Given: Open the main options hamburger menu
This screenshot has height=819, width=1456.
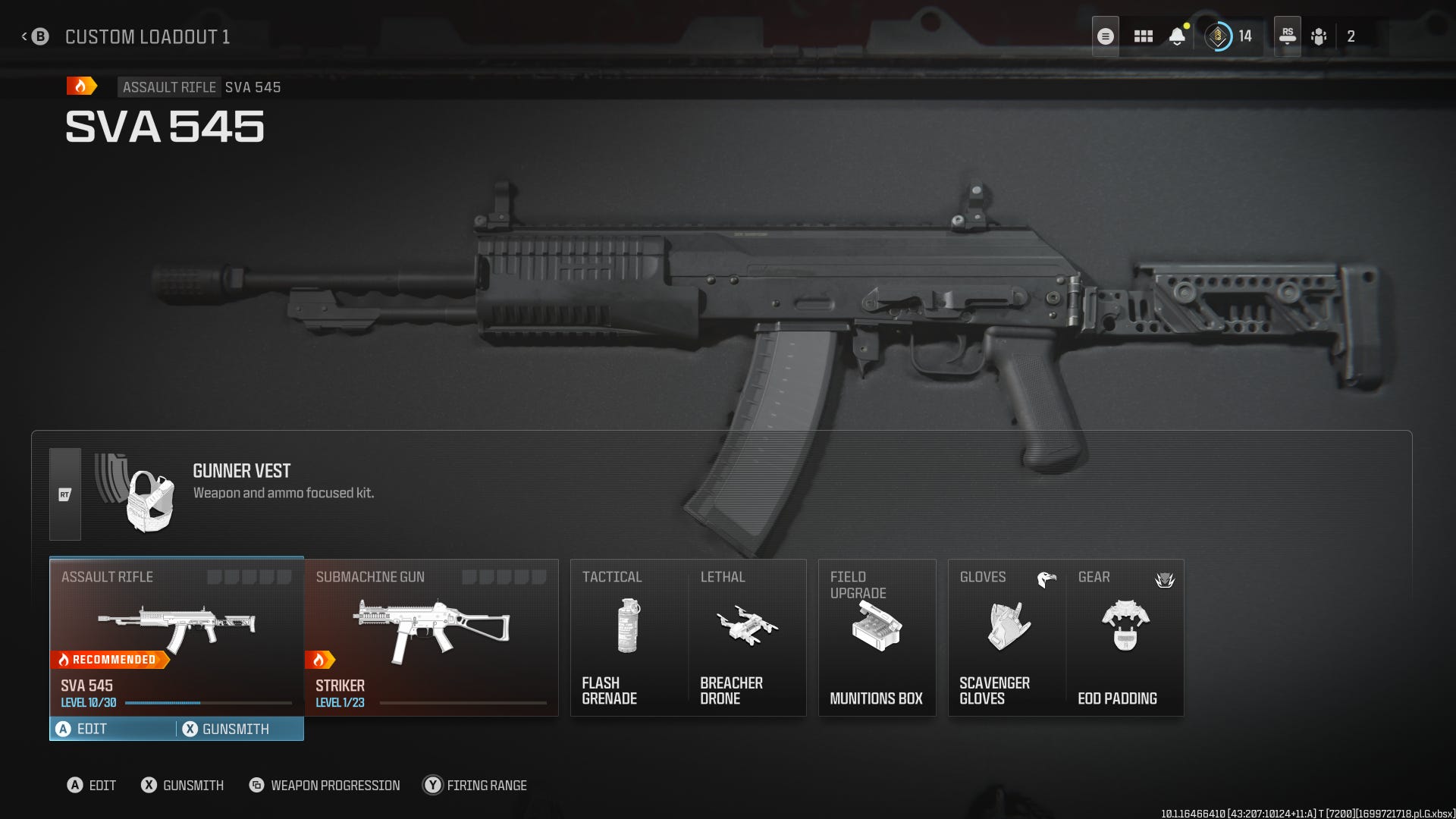Looking at the screenshot, I should [x=1105, y=36].
